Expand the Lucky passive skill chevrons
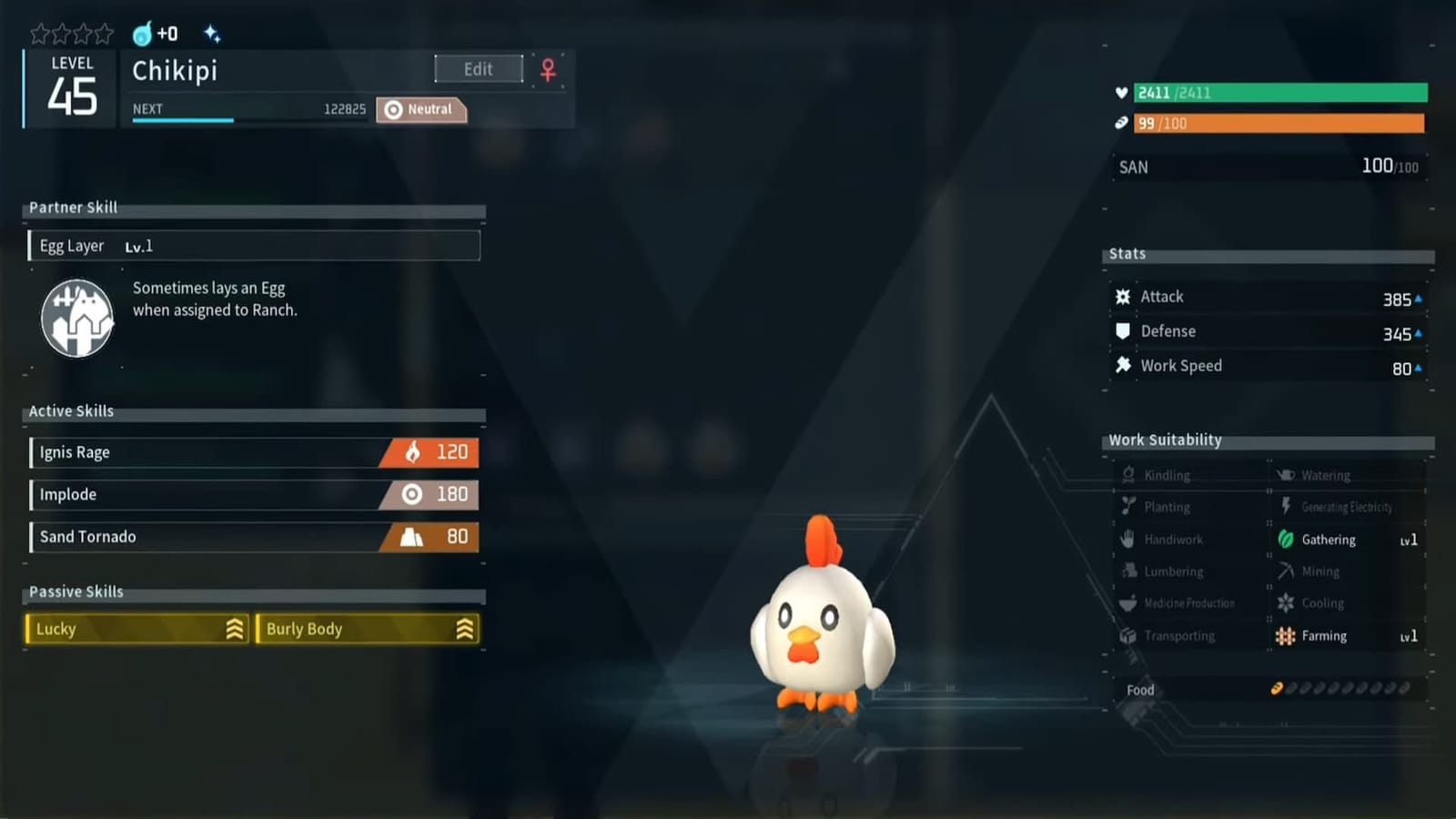1456x819 pixels. 235,629
